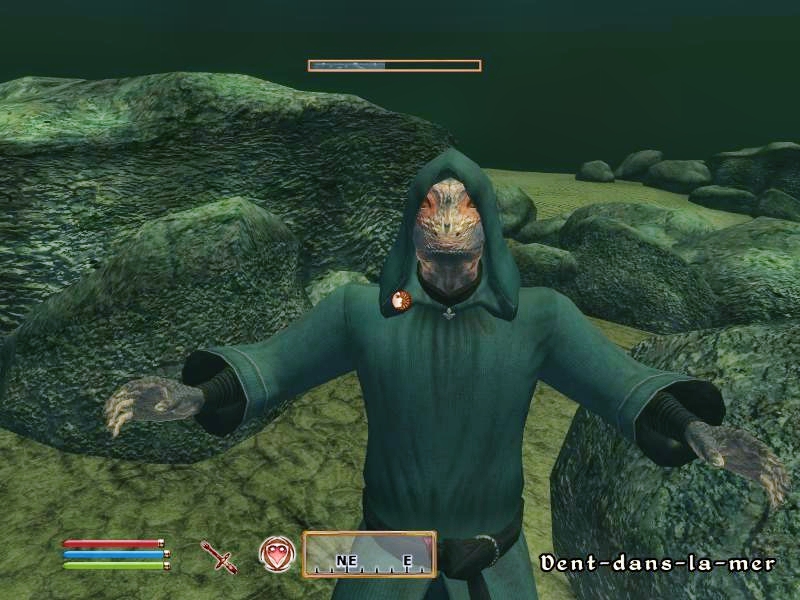Click the equipped sword weapon icon
Viewport: 800px width, 600px height.
coord(217,555)
